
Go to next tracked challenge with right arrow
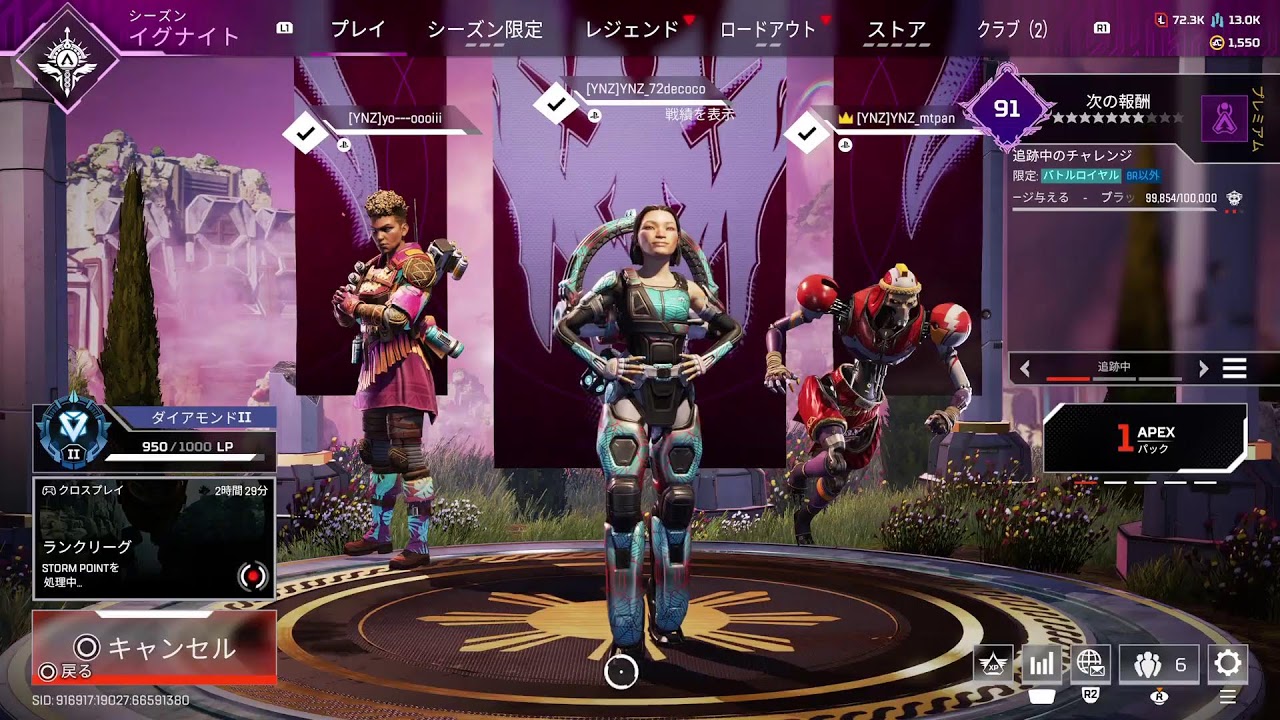[x=1203, y=368]
